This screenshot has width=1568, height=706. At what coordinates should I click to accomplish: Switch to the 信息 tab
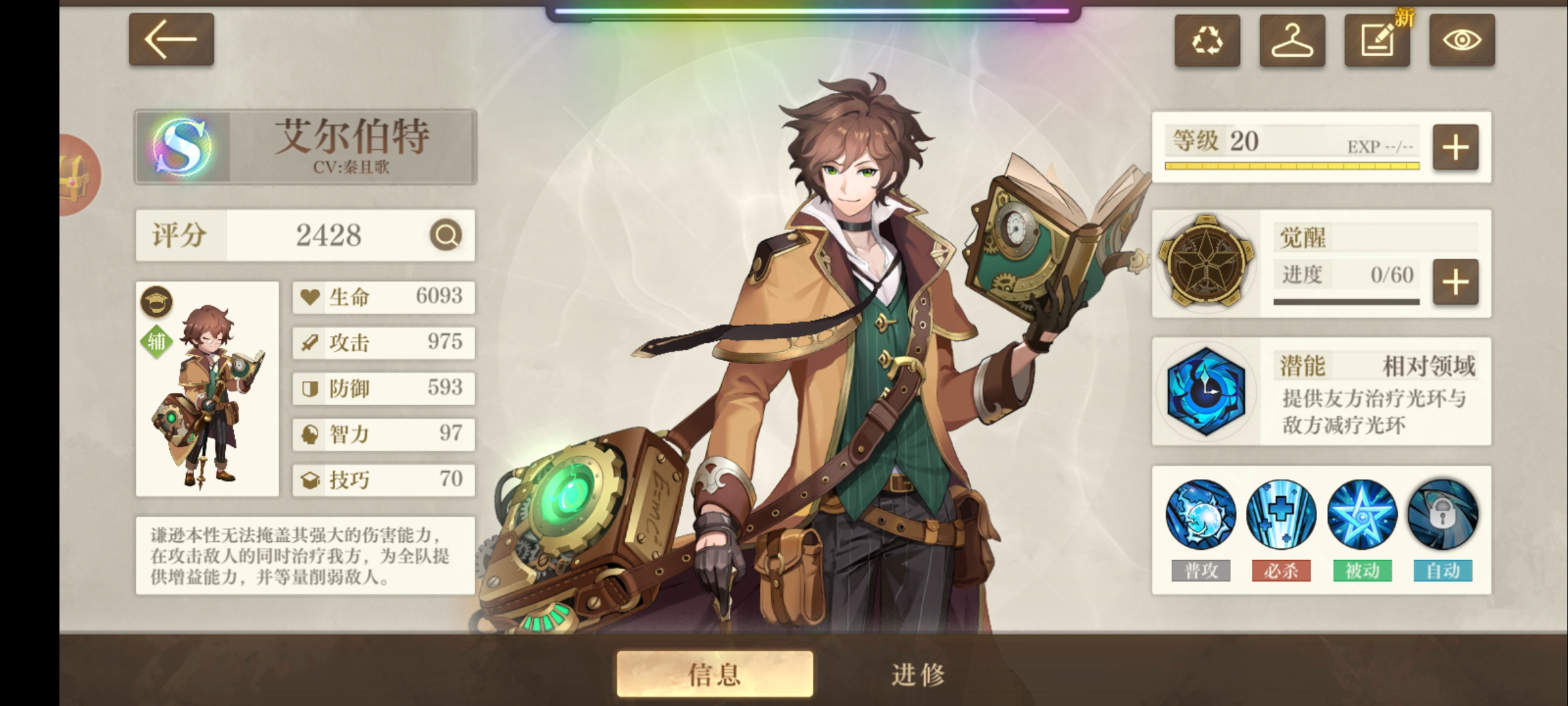coord(715,673)
